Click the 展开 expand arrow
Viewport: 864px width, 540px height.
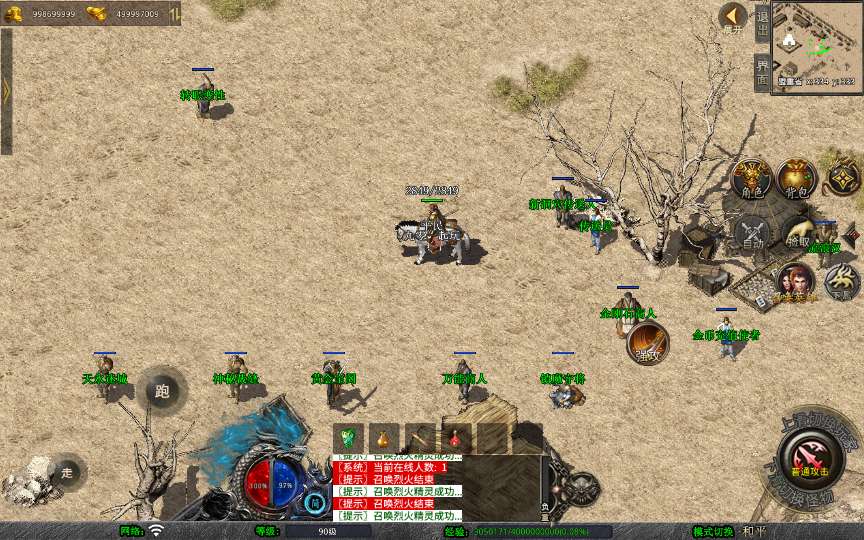733,17
